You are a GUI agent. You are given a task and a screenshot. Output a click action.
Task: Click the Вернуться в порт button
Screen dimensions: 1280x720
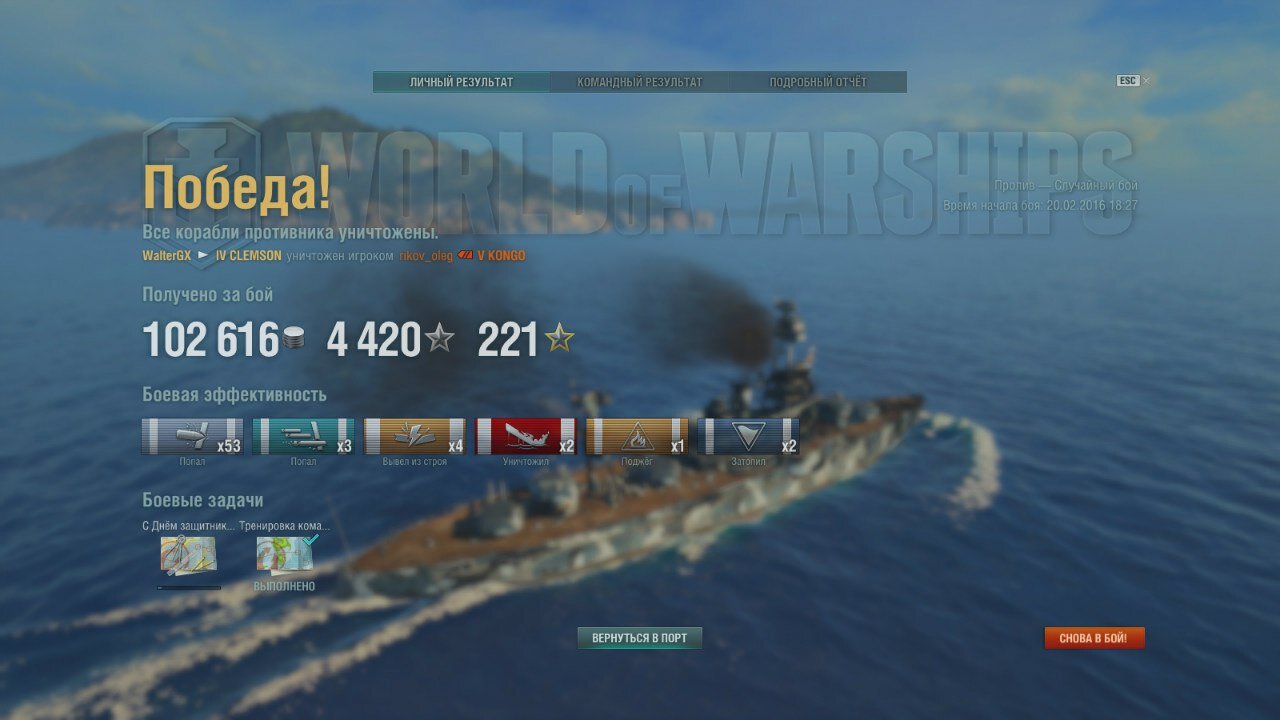coord(639,638)
